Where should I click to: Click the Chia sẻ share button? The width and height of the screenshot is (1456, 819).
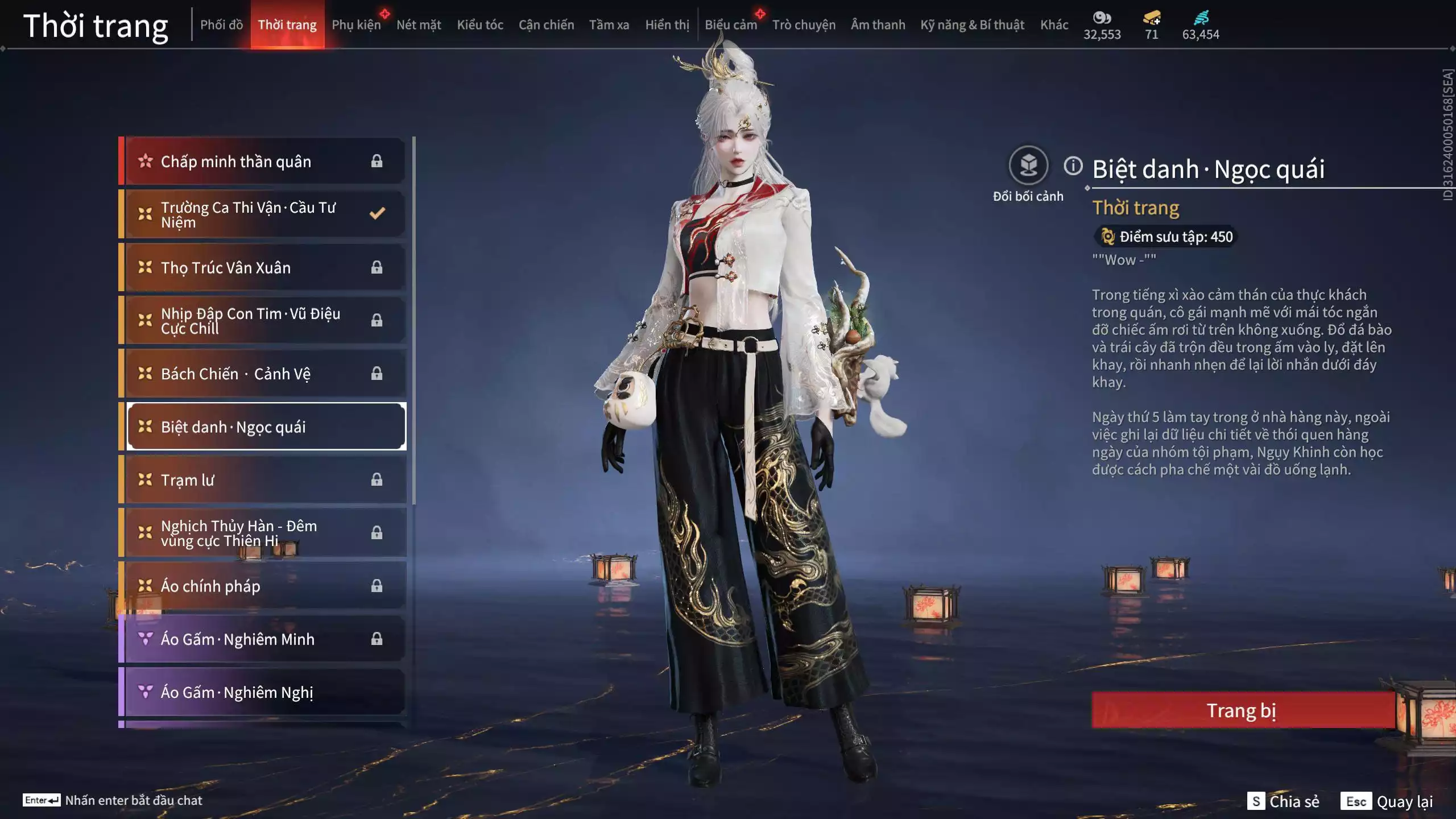point(1283,801)
